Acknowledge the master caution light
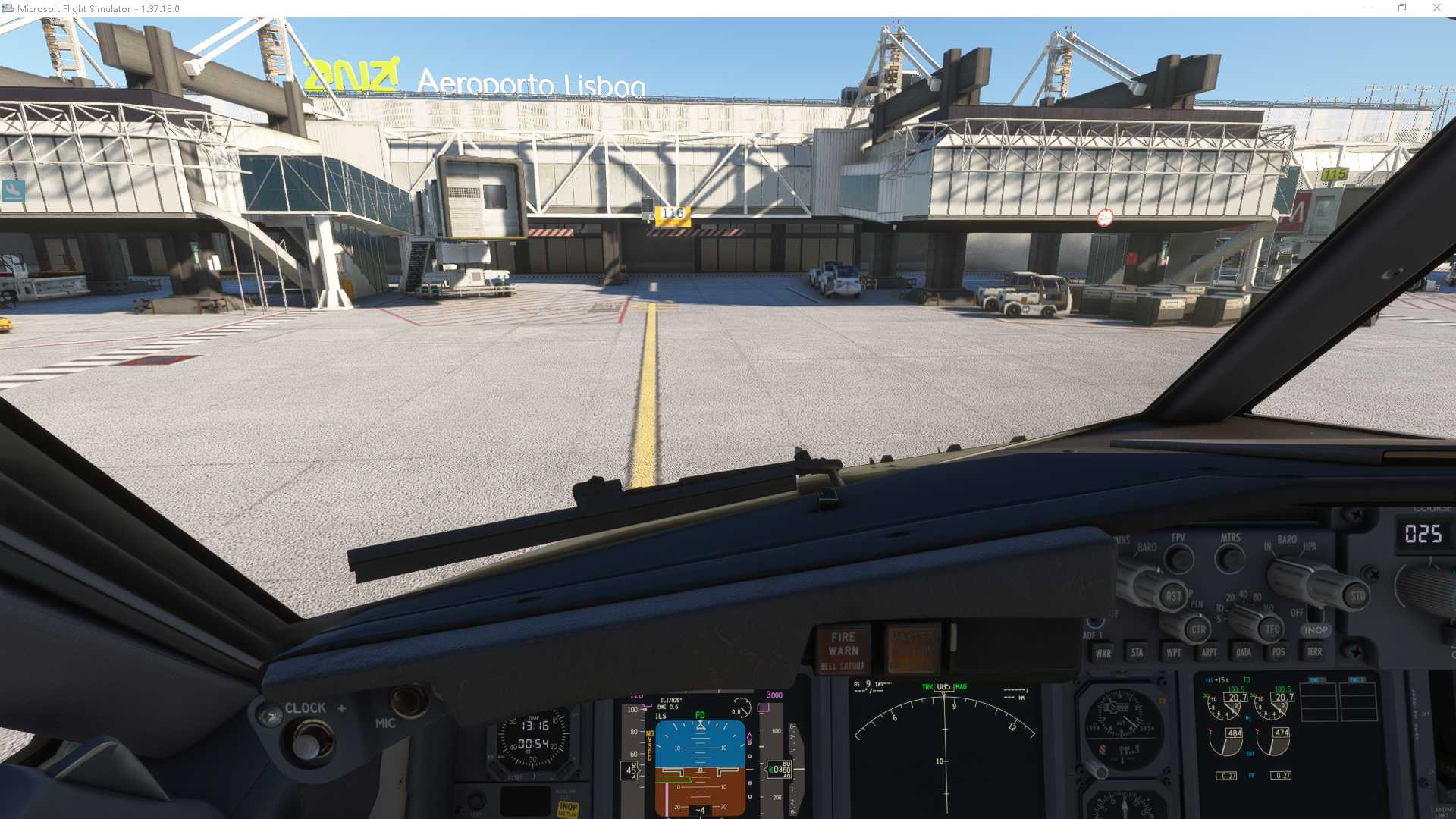Viewport: 1456px width, 819px height. click(913, 650)
